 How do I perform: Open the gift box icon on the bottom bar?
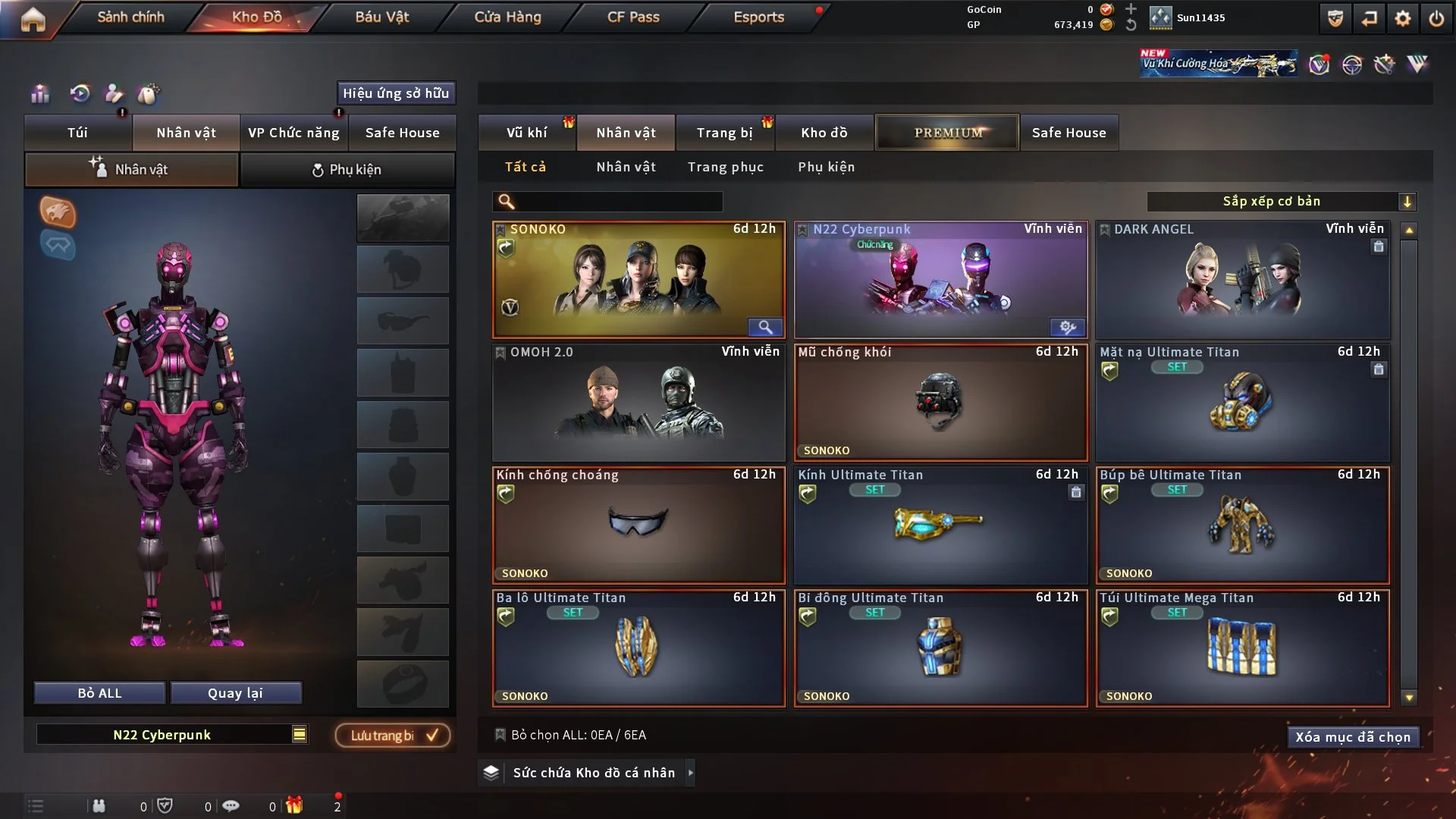[x=295, y=806]
